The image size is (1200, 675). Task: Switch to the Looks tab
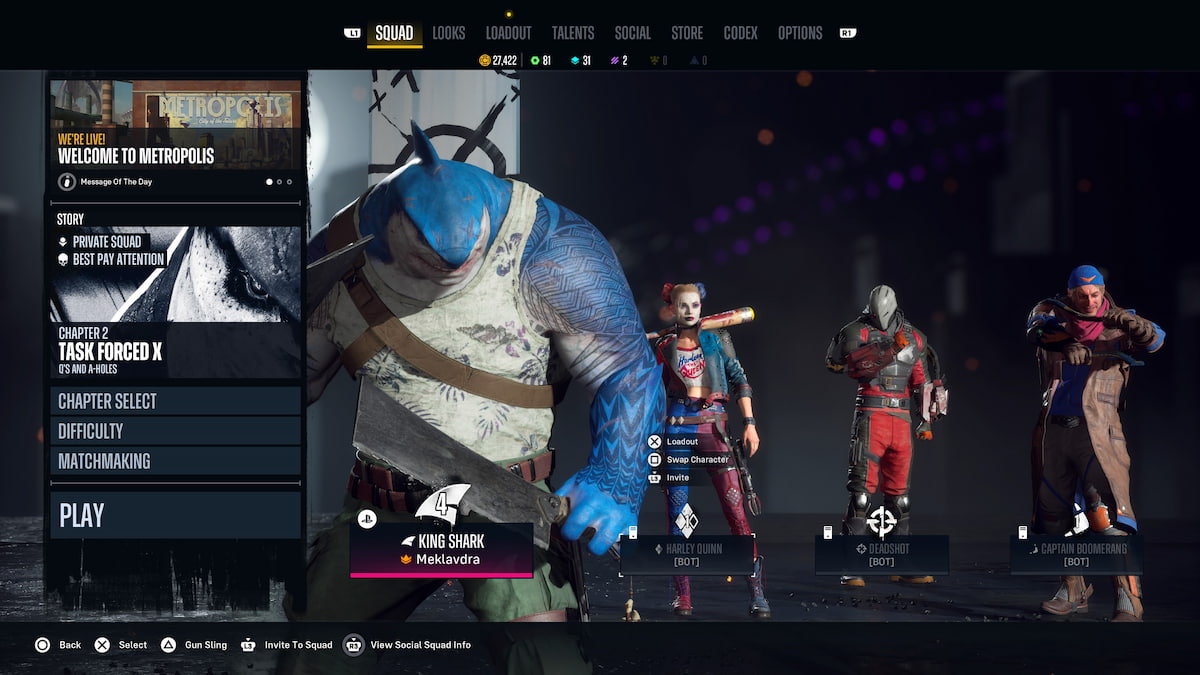tap(448, 33)
